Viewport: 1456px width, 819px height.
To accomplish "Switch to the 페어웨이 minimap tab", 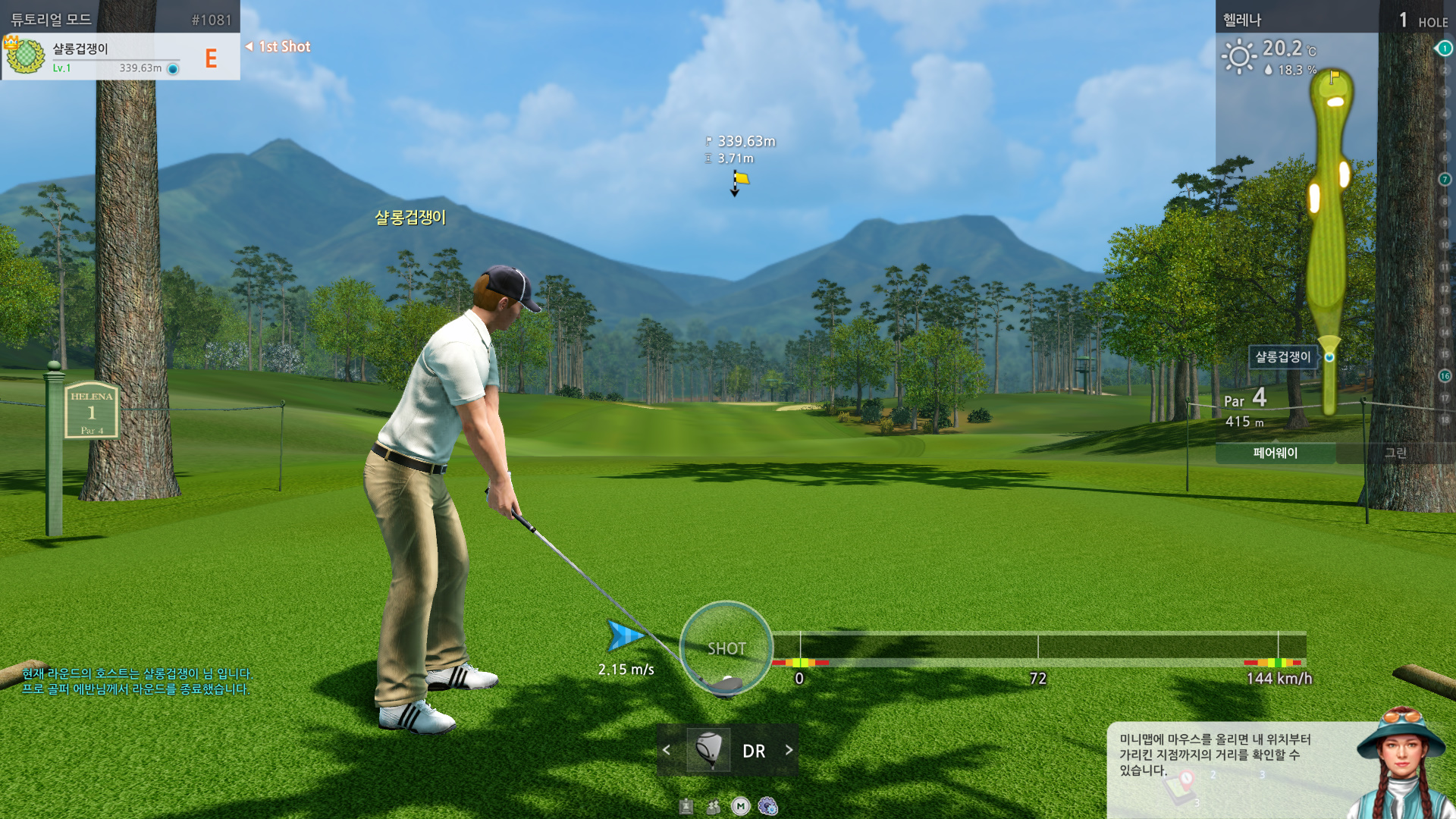I will pyautogui.click(x=1275, y=453).
